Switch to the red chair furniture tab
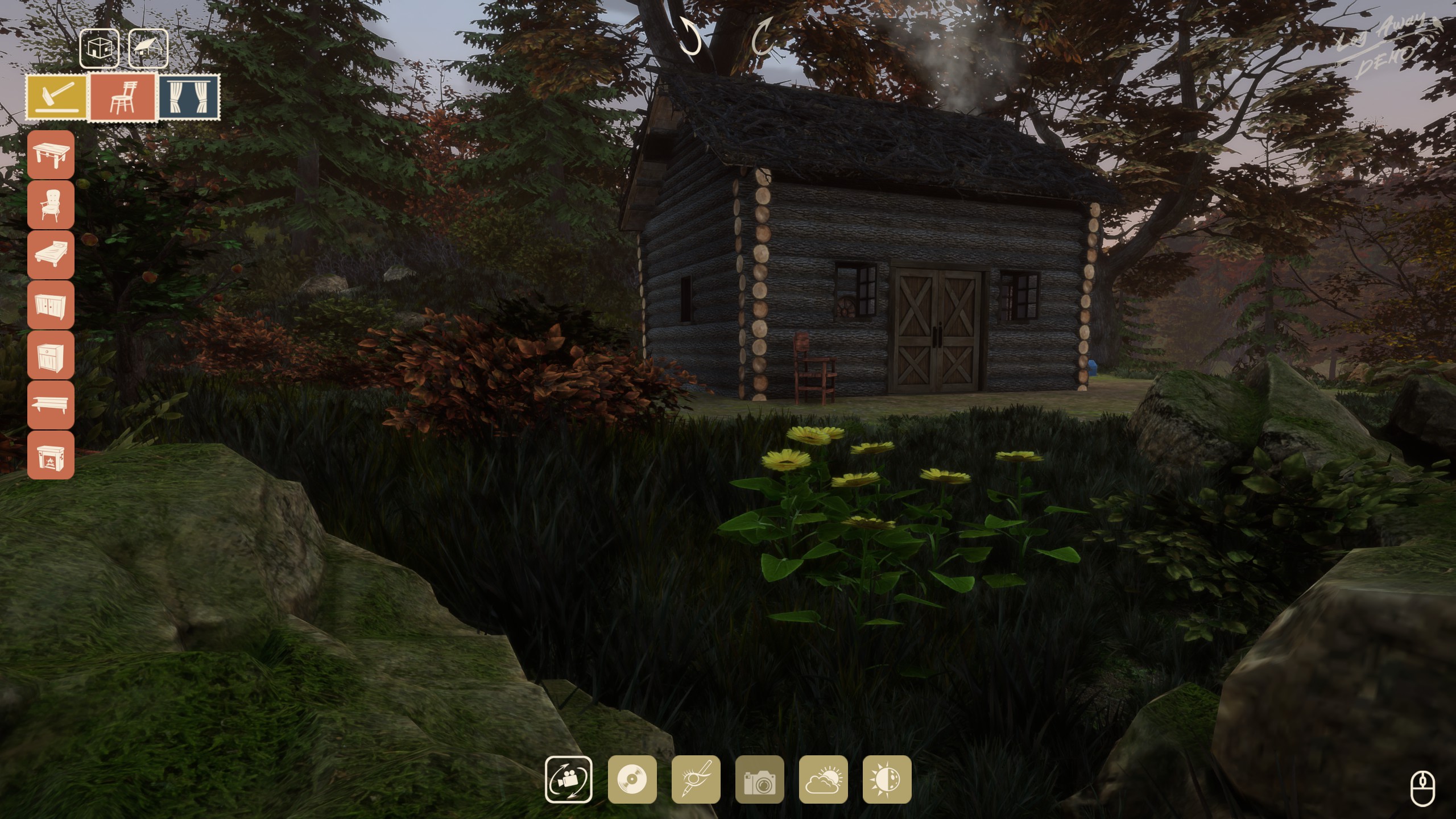 click(123, 97)
